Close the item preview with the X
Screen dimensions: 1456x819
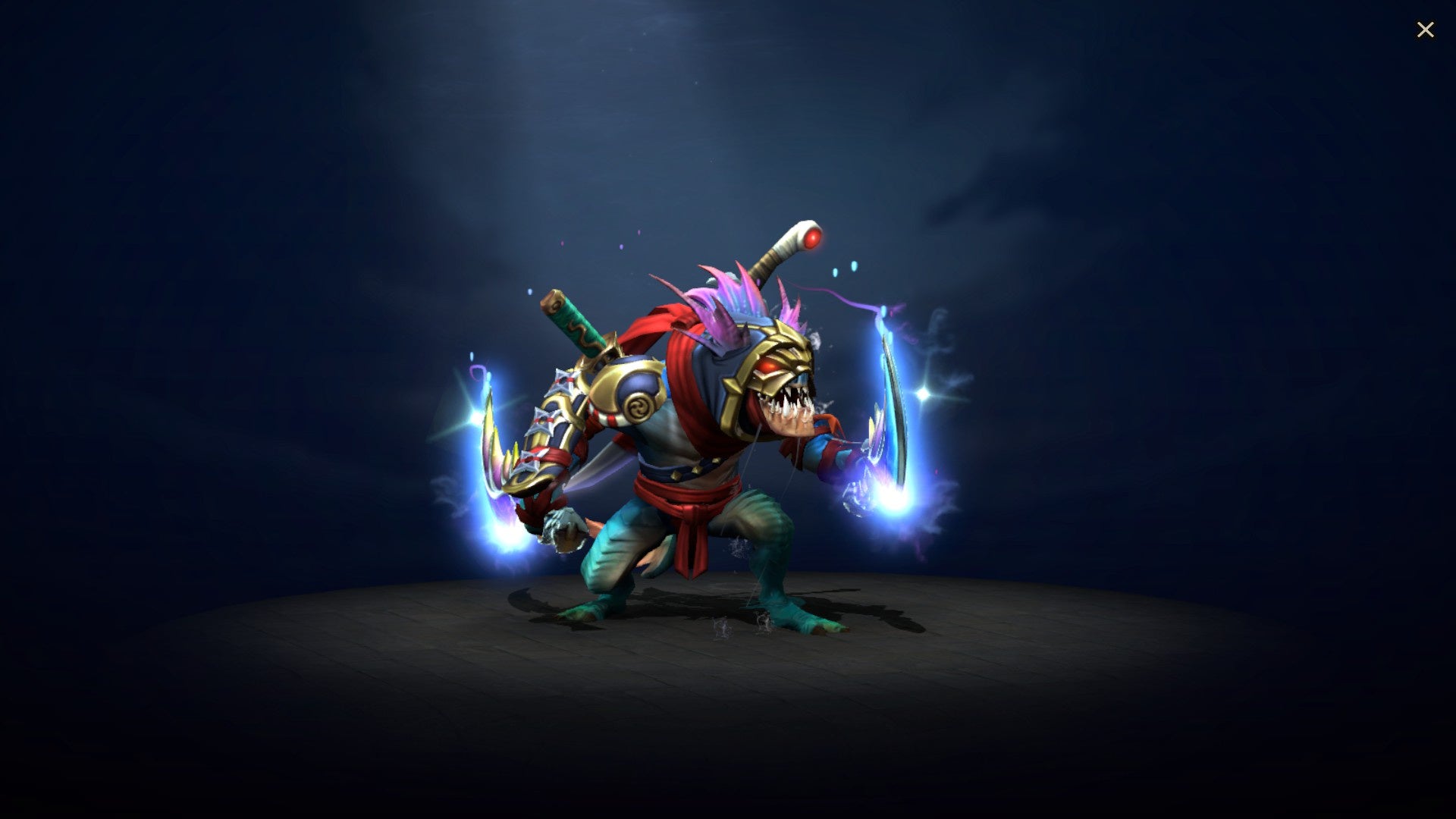pos(1426,30)
